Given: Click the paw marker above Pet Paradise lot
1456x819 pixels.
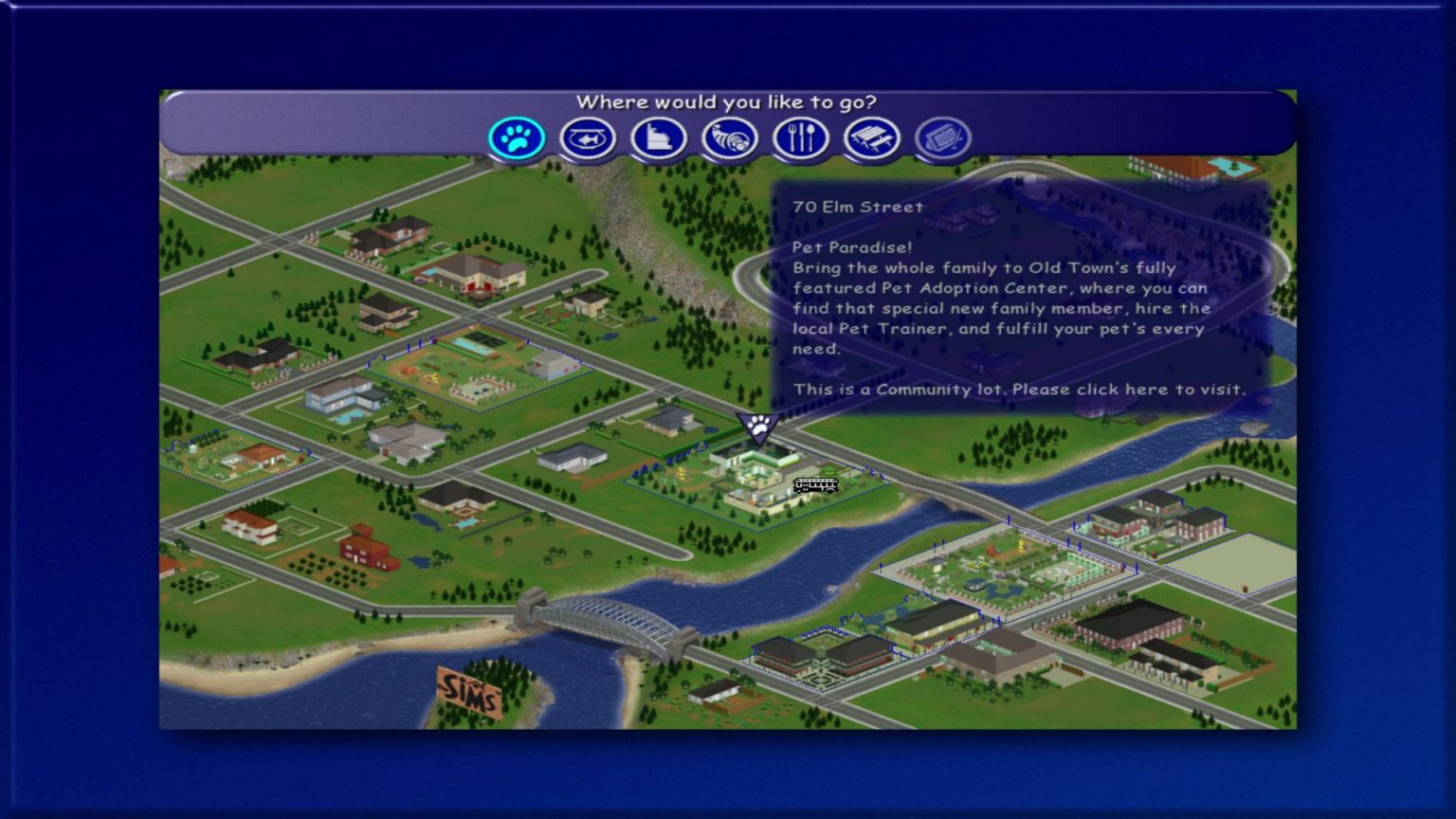Looking at the screenshot, I should (756, 428).
